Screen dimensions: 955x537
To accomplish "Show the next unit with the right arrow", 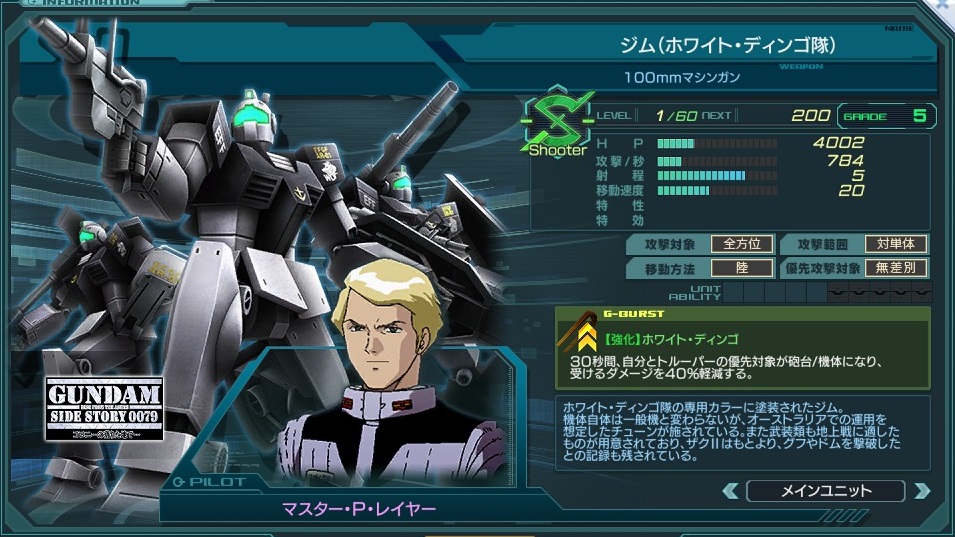I will (x=921, y=491).
